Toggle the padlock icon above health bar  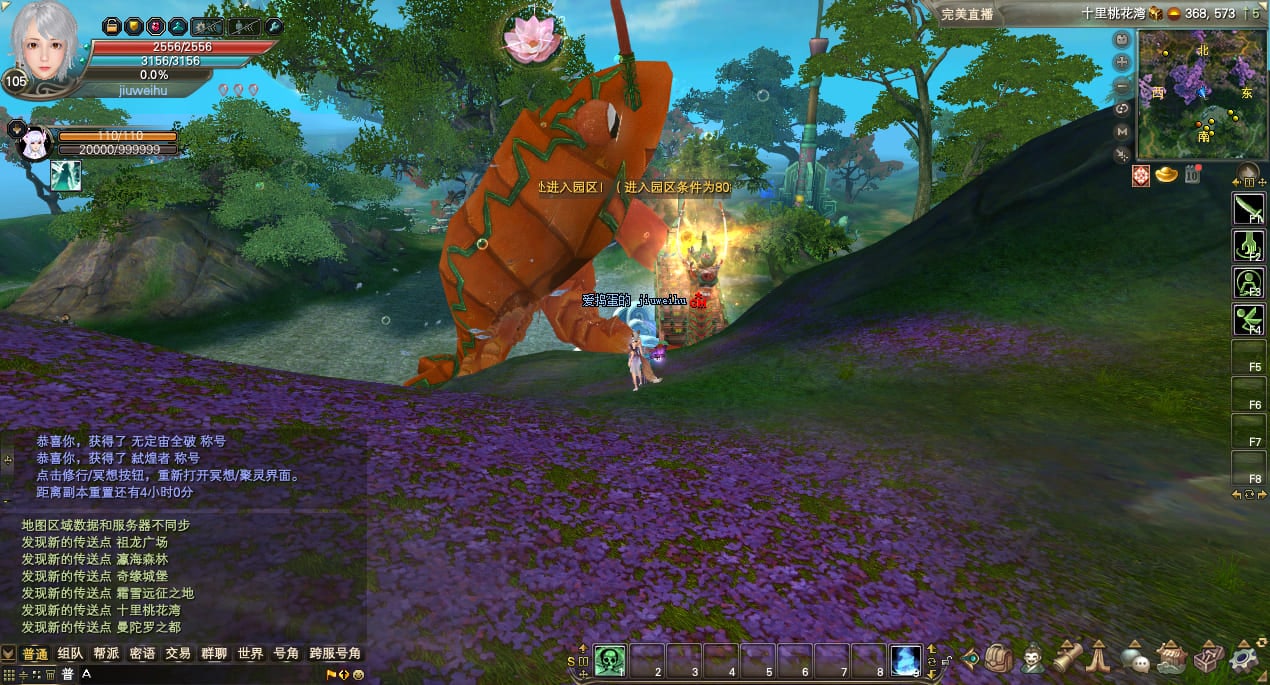pos(111,26)
